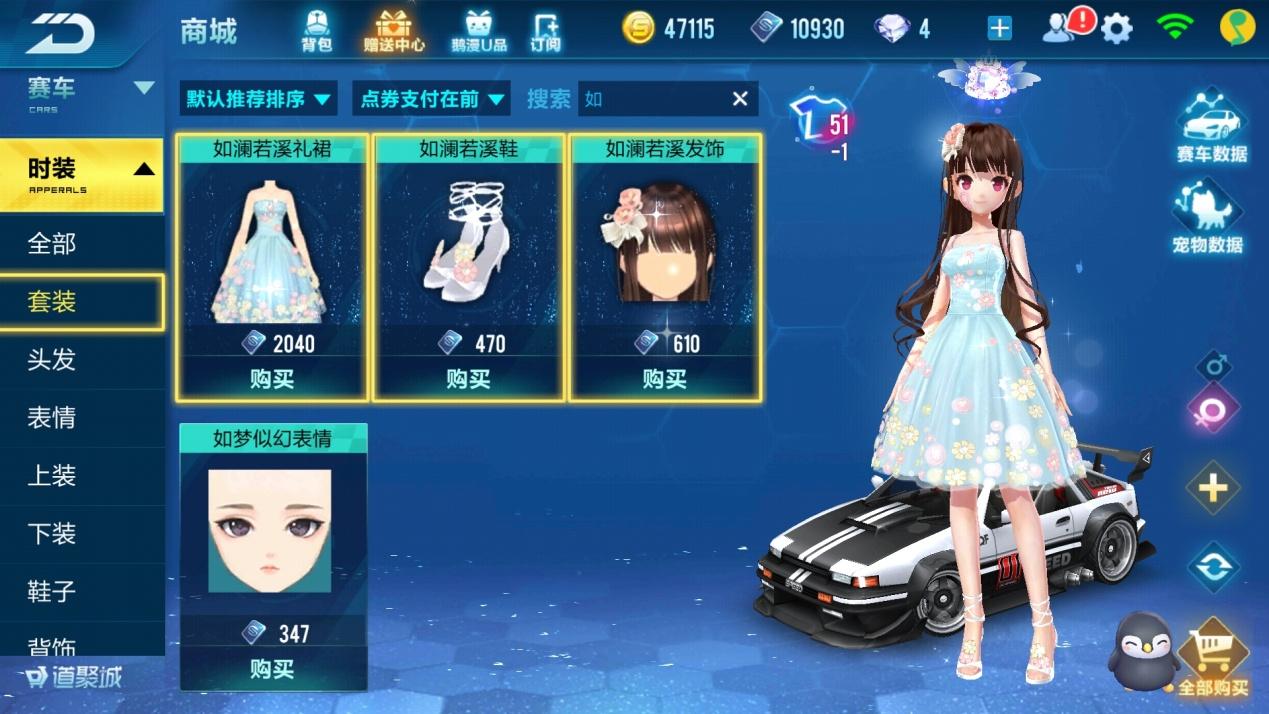Open the 默认推荐排序 sort dropdown
This screenshot has height=714, width=1269.
tap(259, 99)
